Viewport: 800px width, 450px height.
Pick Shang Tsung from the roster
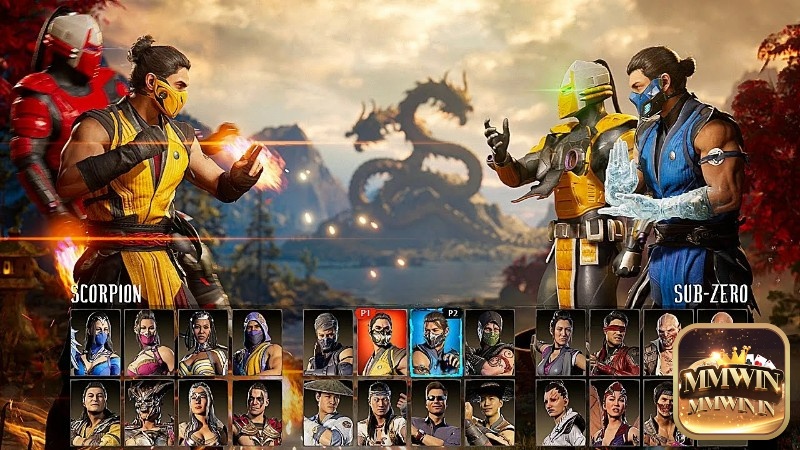96,412
